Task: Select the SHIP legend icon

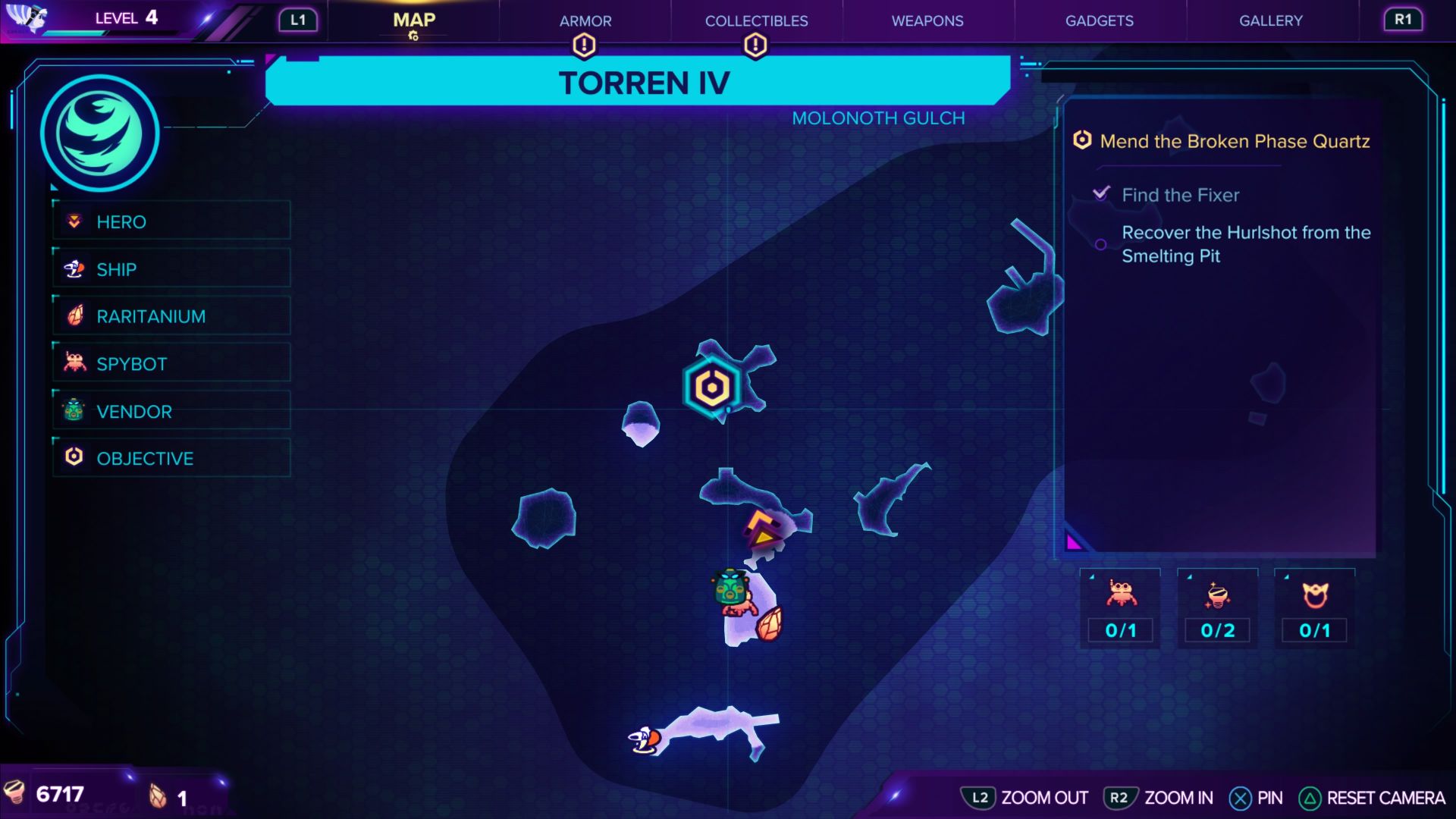Action: click(73, 269)
